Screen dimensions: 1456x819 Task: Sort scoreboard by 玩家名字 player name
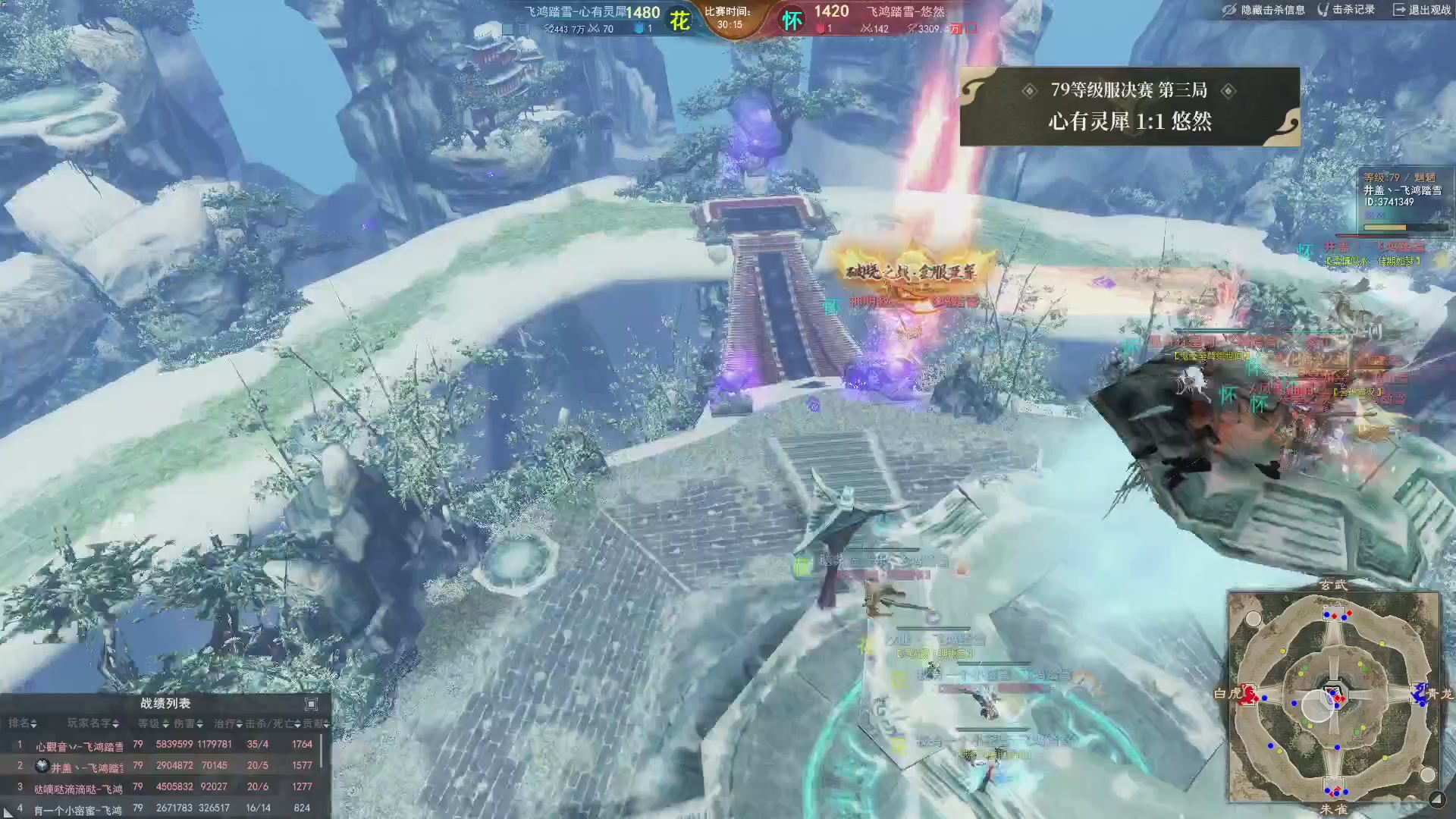pyautogui.click(x=93, y=723)
